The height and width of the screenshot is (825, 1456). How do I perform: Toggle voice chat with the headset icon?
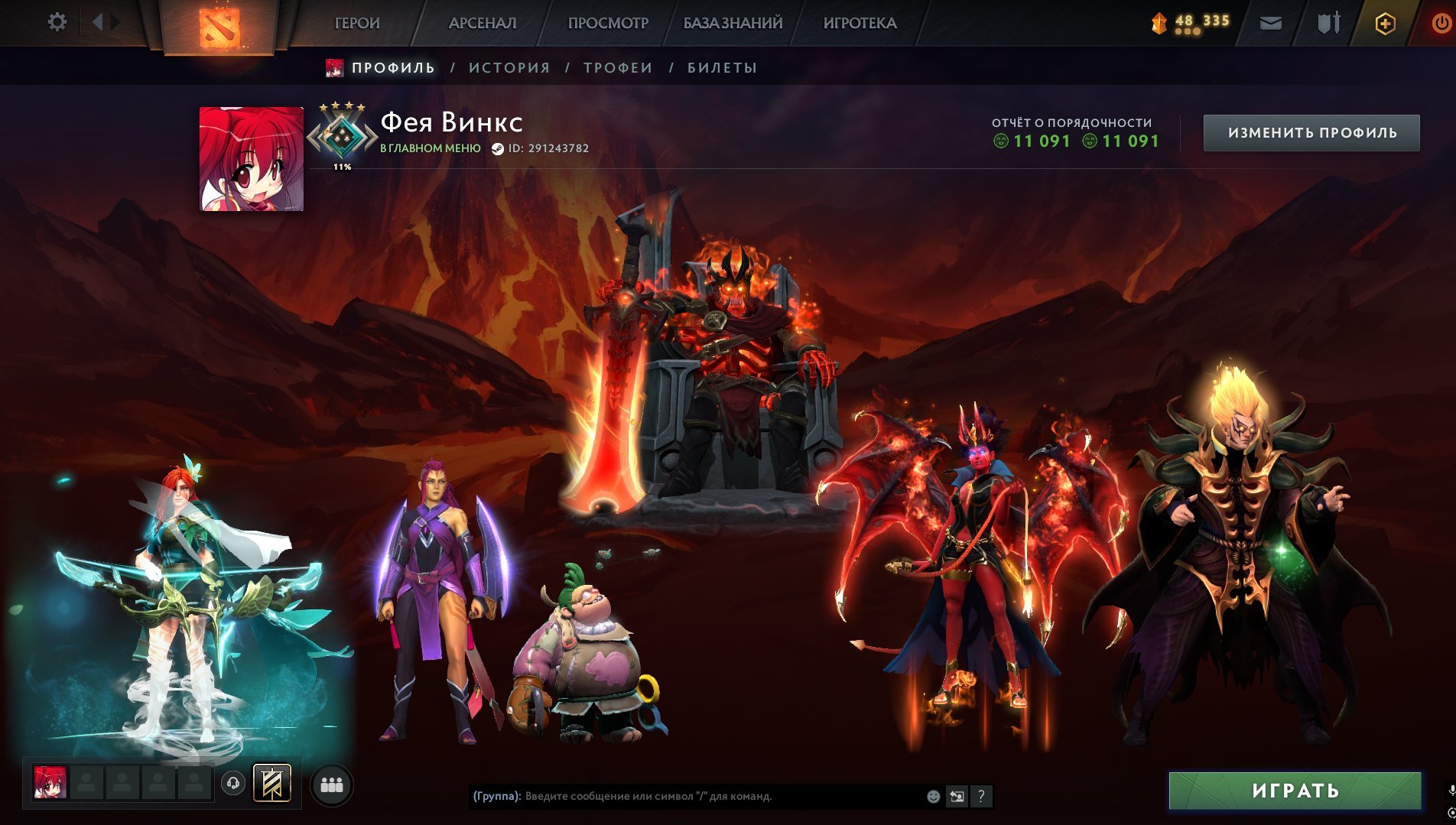point(232,783)
